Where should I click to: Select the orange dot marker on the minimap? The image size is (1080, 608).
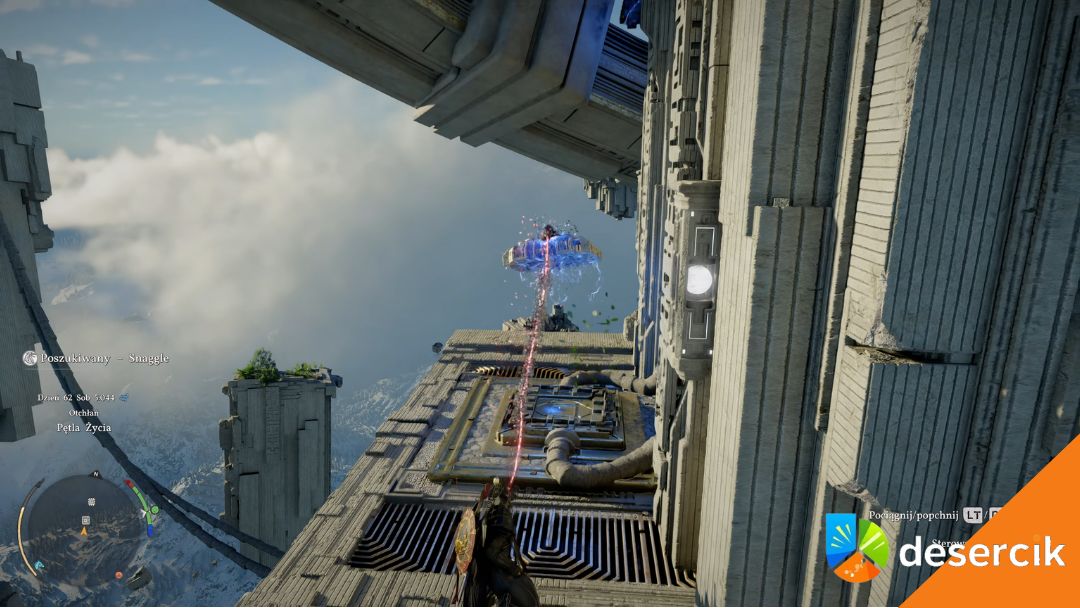click(x=119, y=574)
